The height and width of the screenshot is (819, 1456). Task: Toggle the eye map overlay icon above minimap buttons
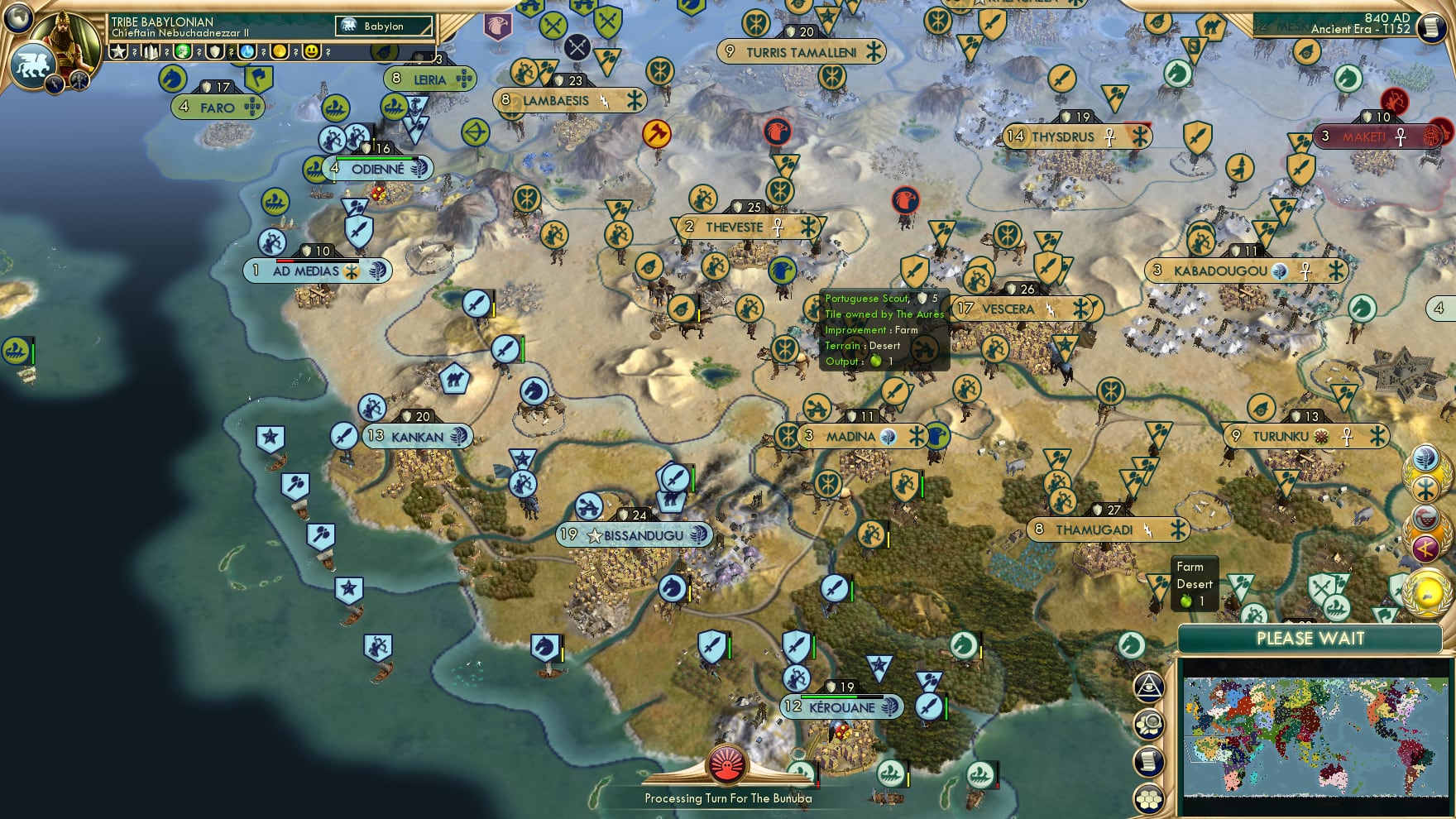[1149, 687]
